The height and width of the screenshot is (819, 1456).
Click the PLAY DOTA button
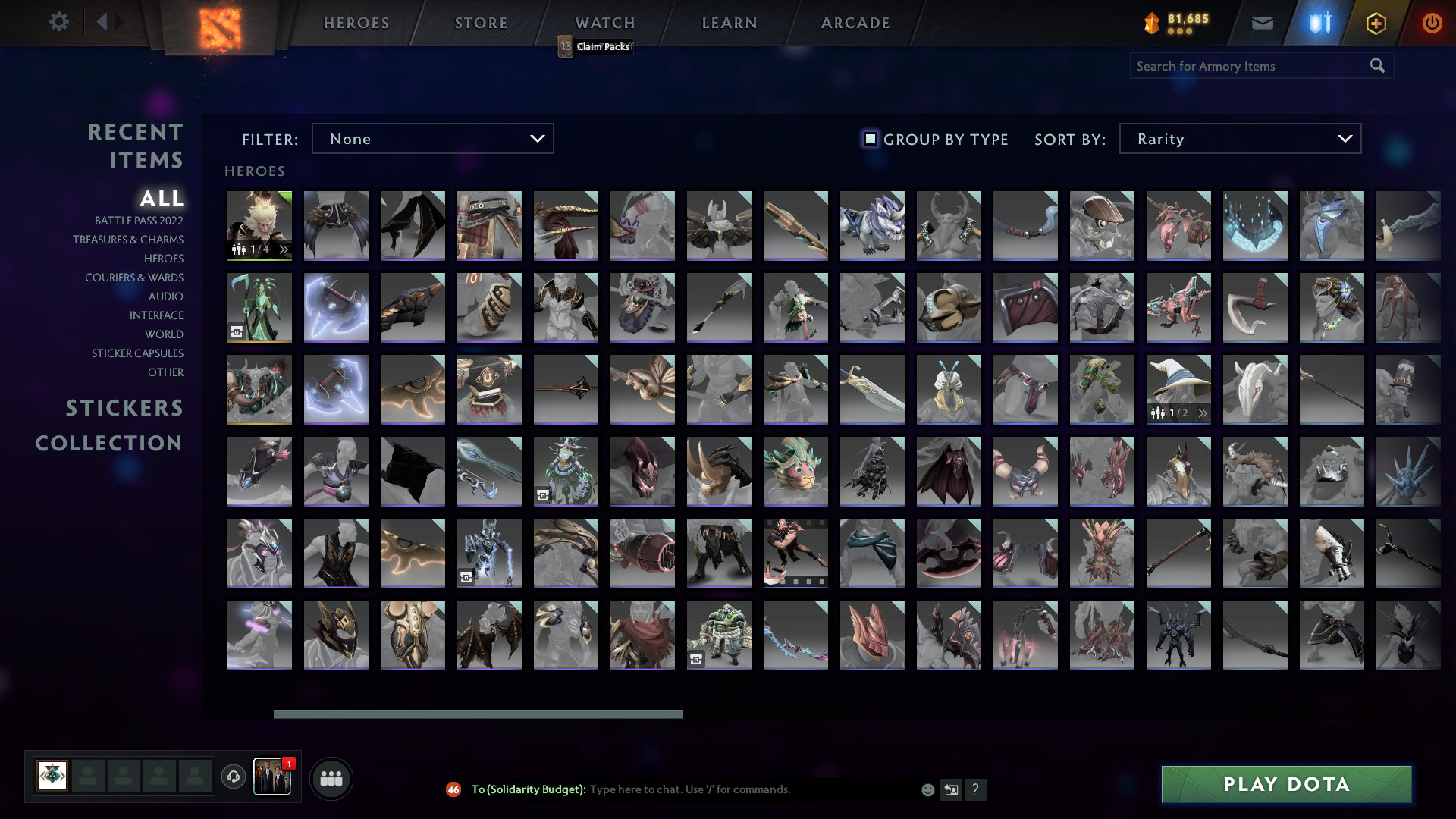tap(1285, 785)
